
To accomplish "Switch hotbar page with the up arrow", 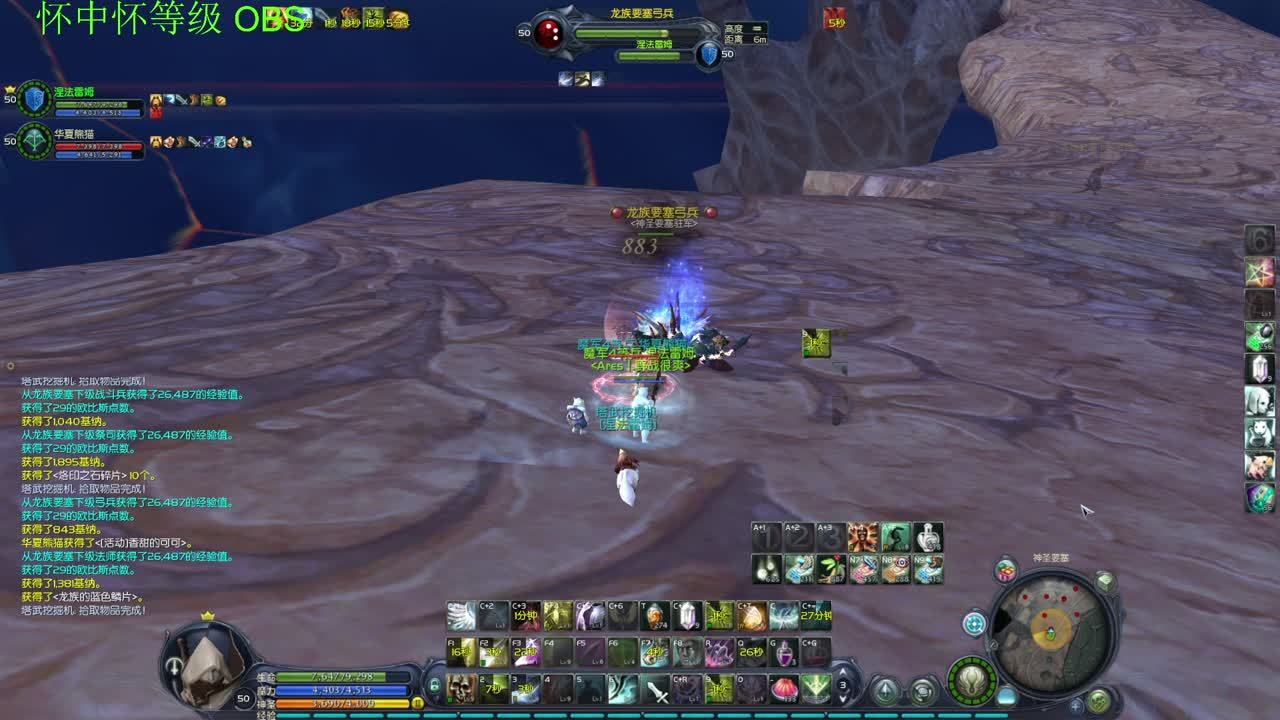I will pyautogui.click(x=843, y=673).
